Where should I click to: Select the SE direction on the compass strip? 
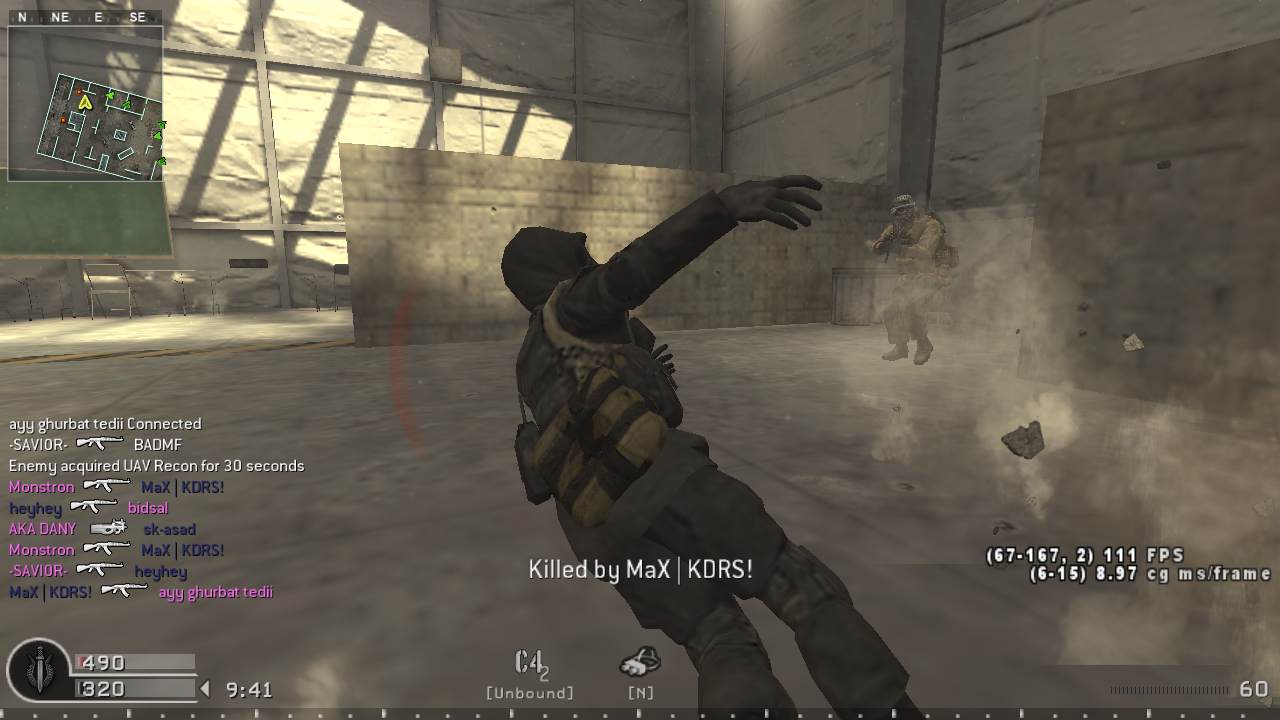click(138, 16)
